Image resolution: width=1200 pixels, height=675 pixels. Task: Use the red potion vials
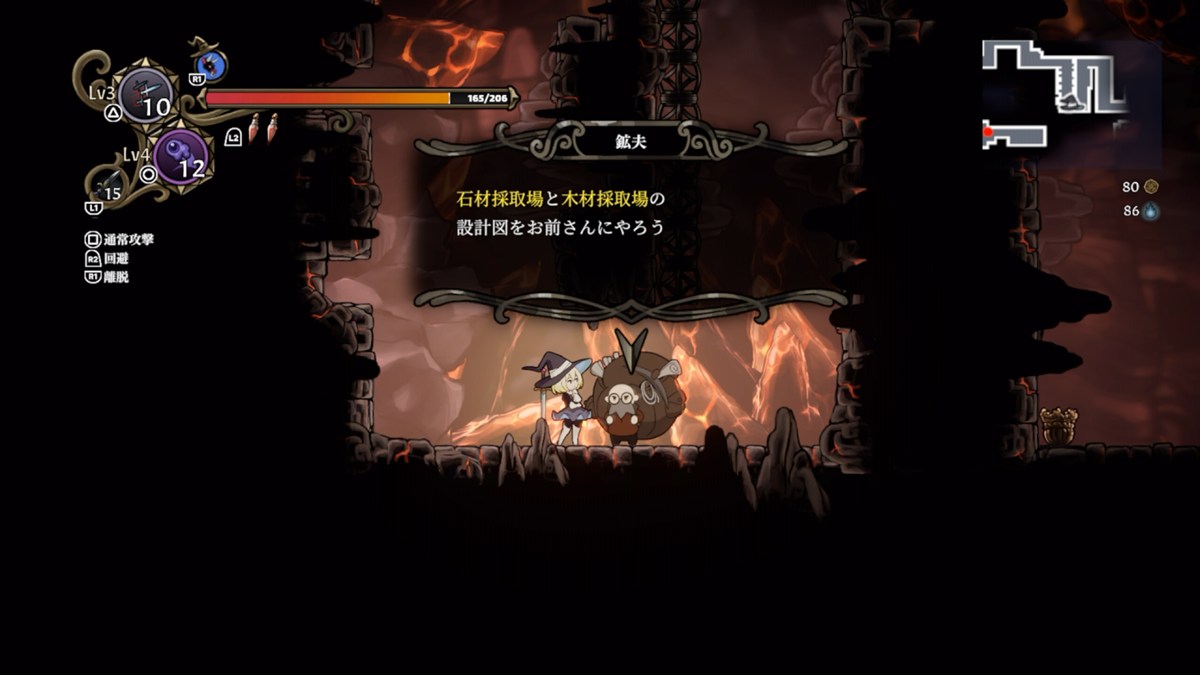pos(262,128)
